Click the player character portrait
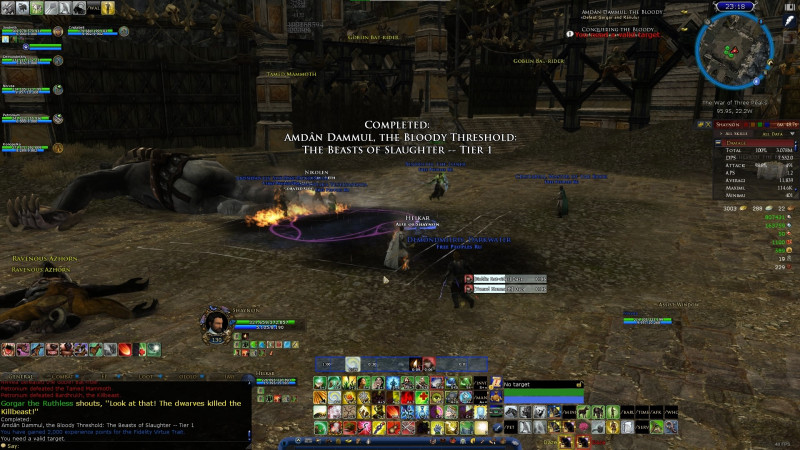Image resolution: width=800 pixels, height=450 pixels. [217, 323]
